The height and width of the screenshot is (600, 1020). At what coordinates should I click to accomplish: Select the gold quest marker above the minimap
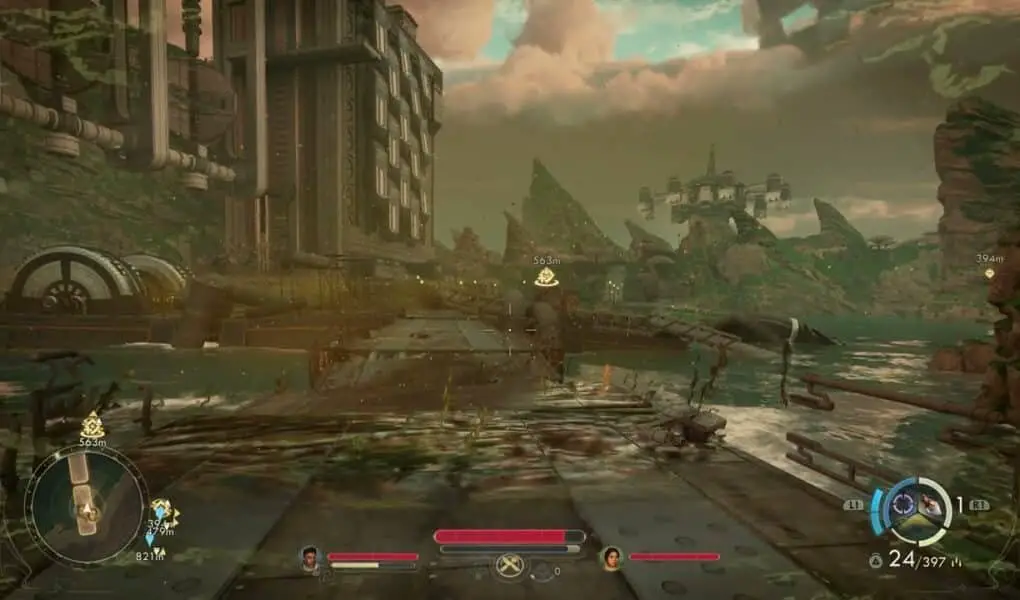[92, 423]
